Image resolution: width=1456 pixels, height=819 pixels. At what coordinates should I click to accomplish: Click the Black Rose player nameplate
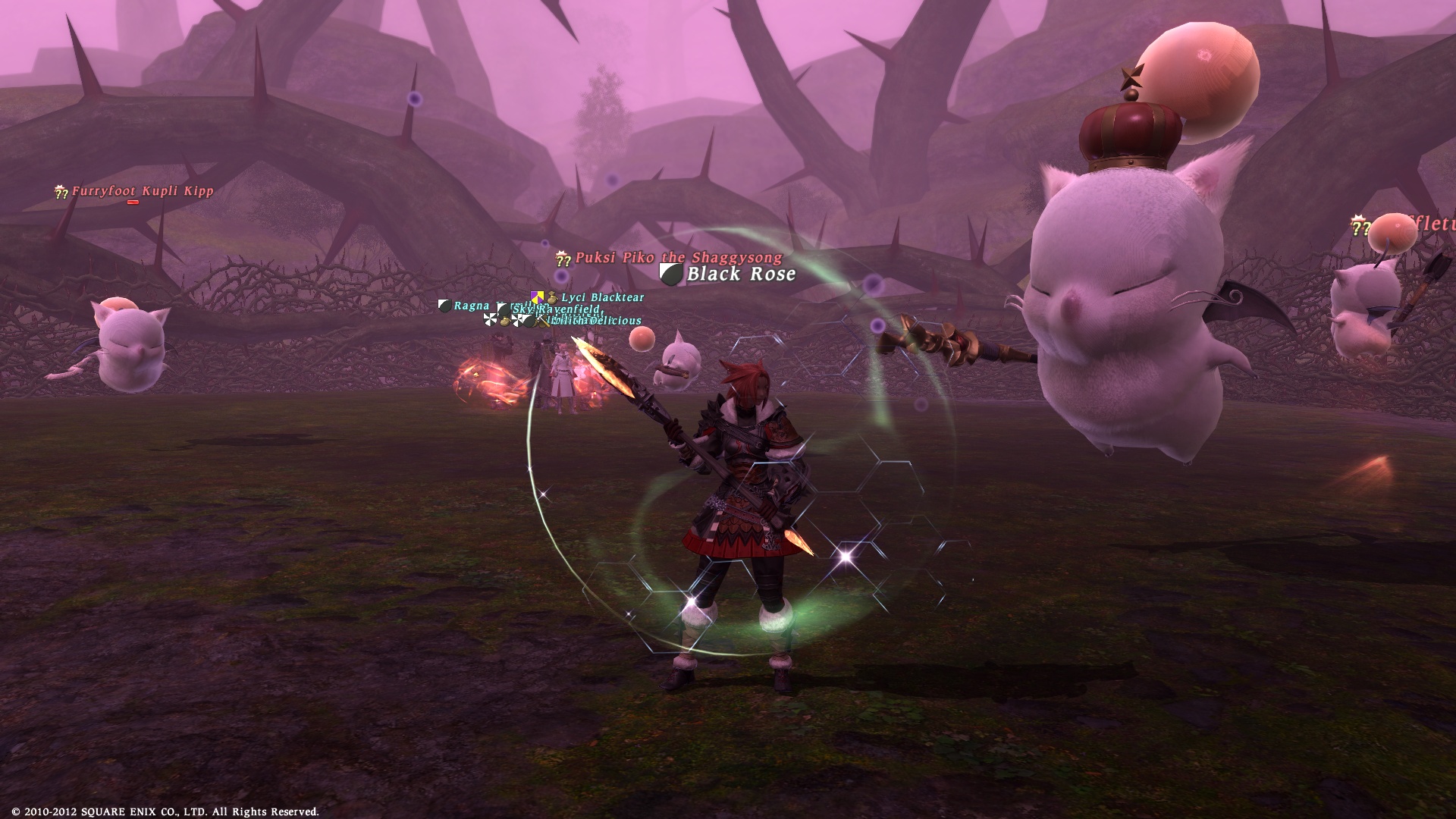[x=740, y=275]
